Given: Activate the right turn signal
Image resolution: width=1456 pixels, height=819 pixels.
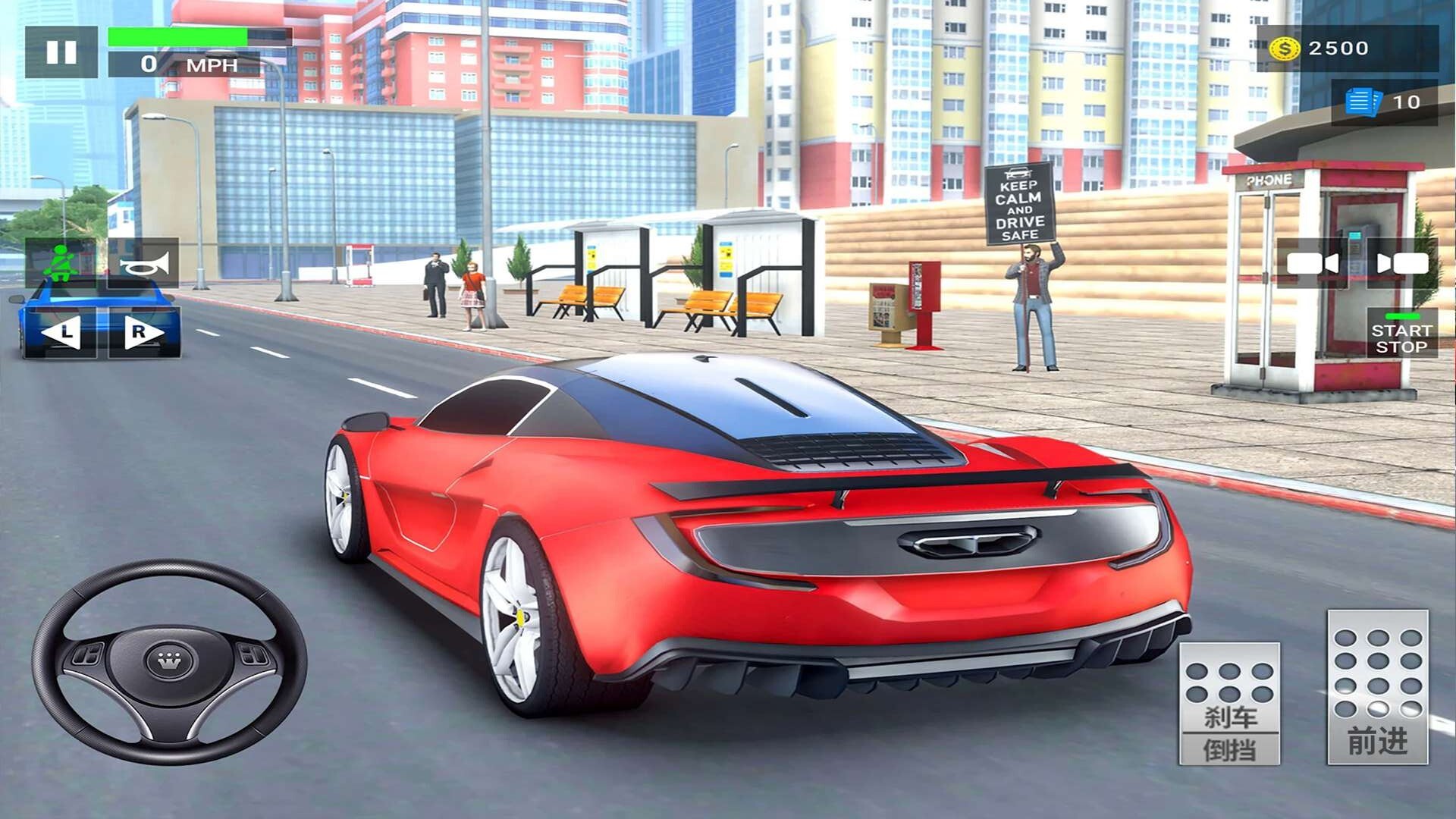Looking at the screenshot, I should (144, 332).
